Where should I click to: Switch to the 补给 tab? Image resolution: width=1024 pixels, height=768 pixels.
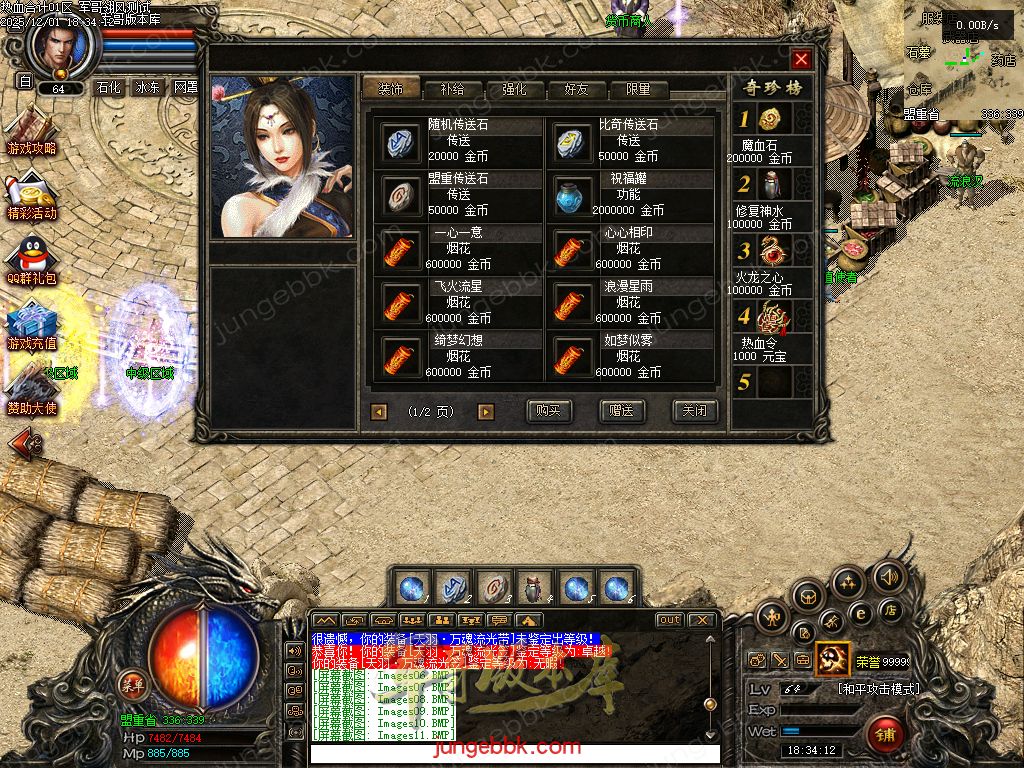click(x=451, y=89)
